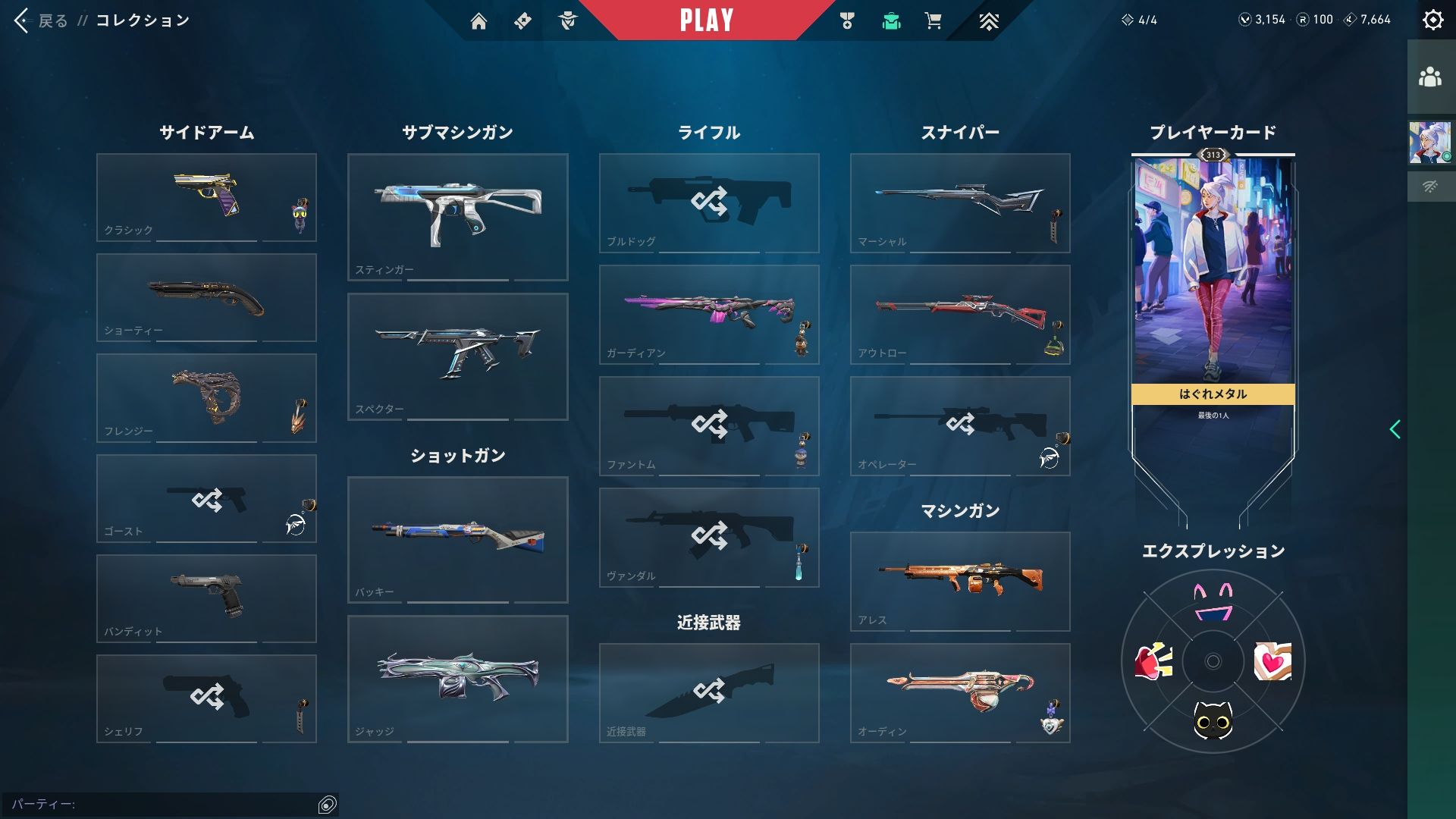
Task: Select the ガーディアン rifle slot
Action: tap(708, 314)
